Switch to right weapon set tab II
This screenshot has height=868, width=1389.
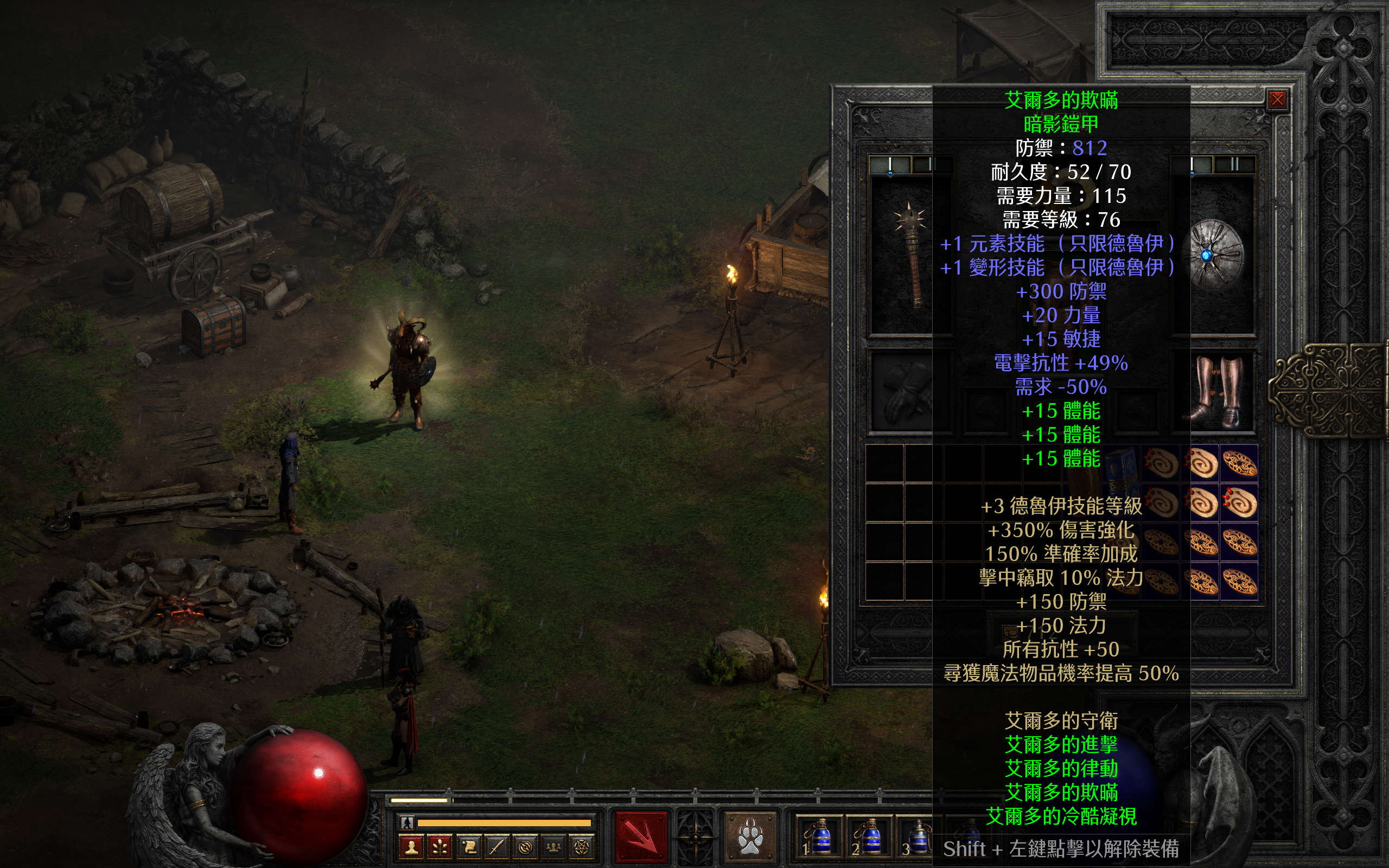coord(1234,165)
